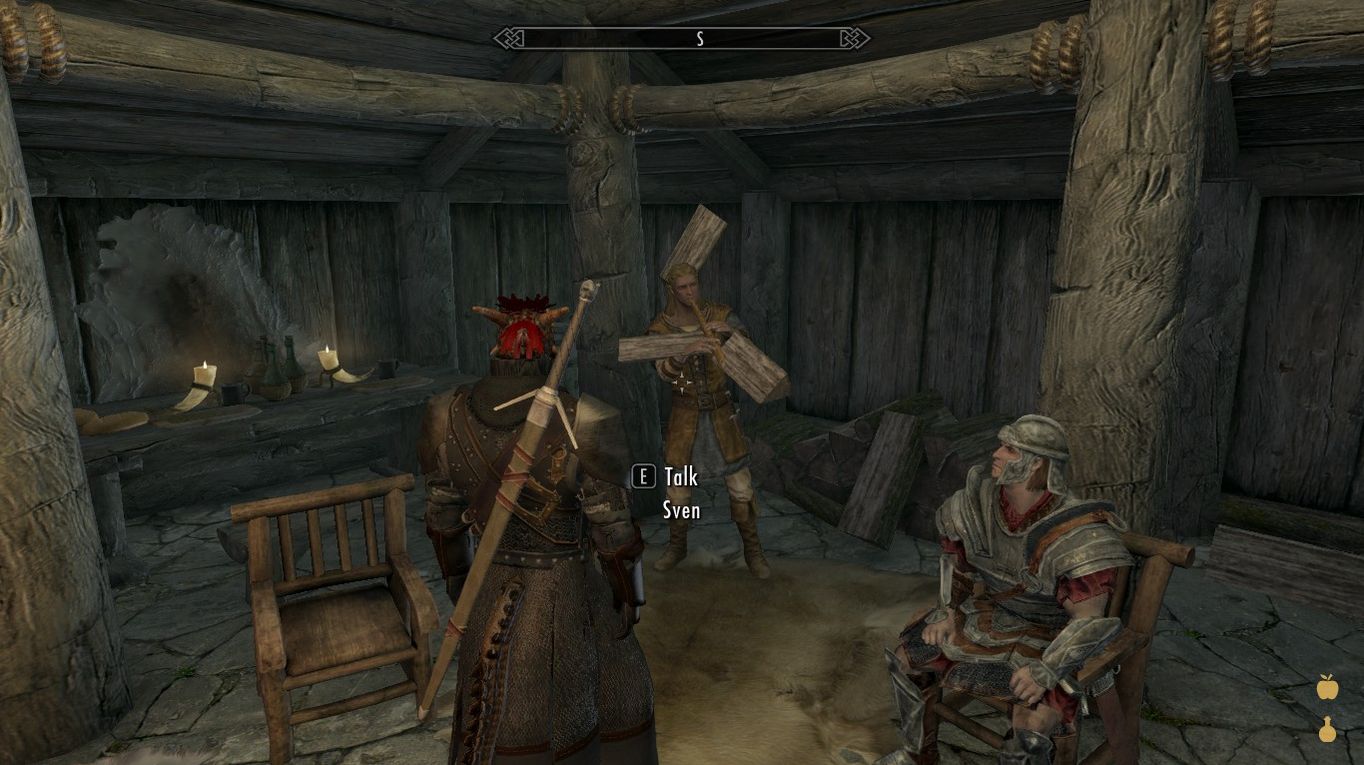Click the crosshair reticle in screen center
Image resolution: width=1364 pixels, height=765 pixels.
pos(684,382)
